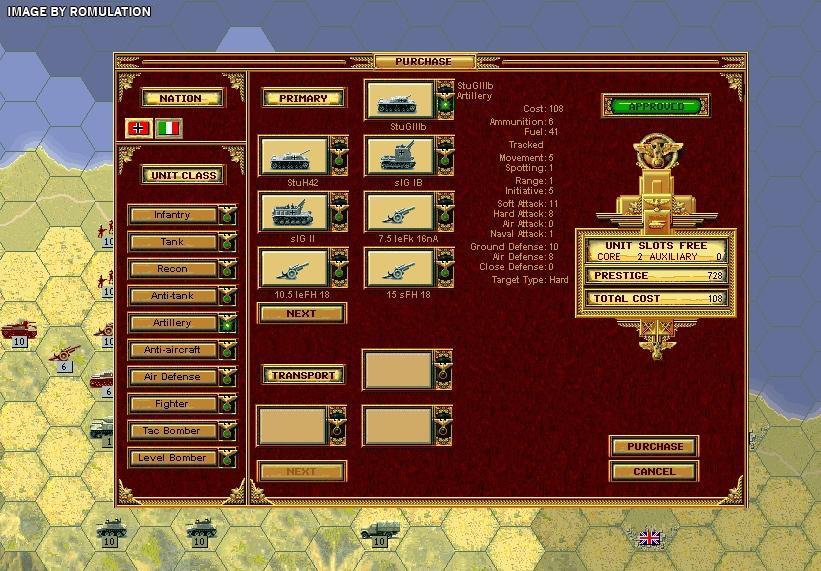The image size is (821, 571).
Task: Choose the 15 sFH 18 howitzer
Action: (x=399, y=268)
